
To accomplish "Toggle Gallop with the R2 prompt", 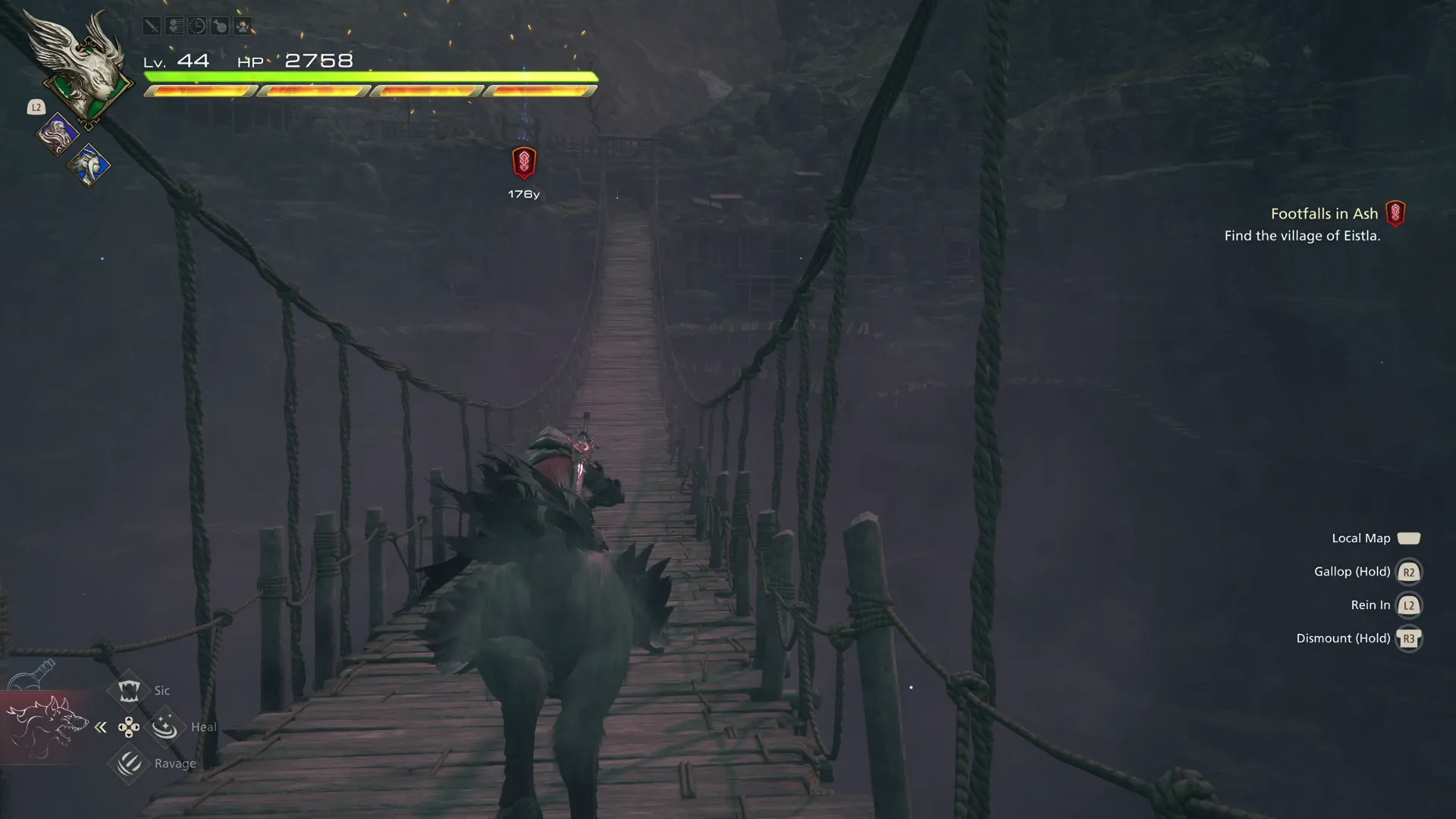I will 1409,572.
